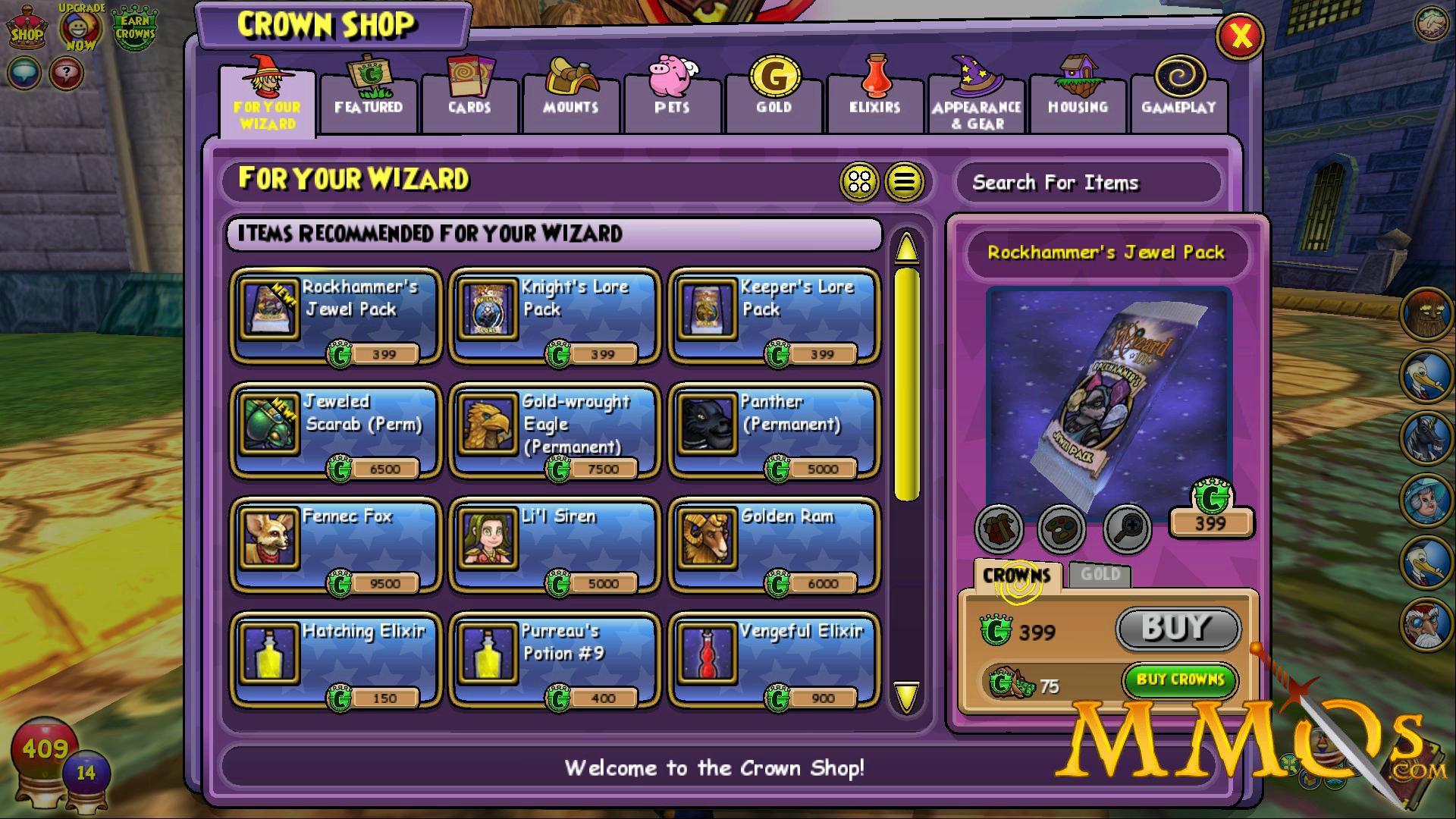Switch item list to grid view
This screenshot has width=1456, height=819.
[860, 180]
